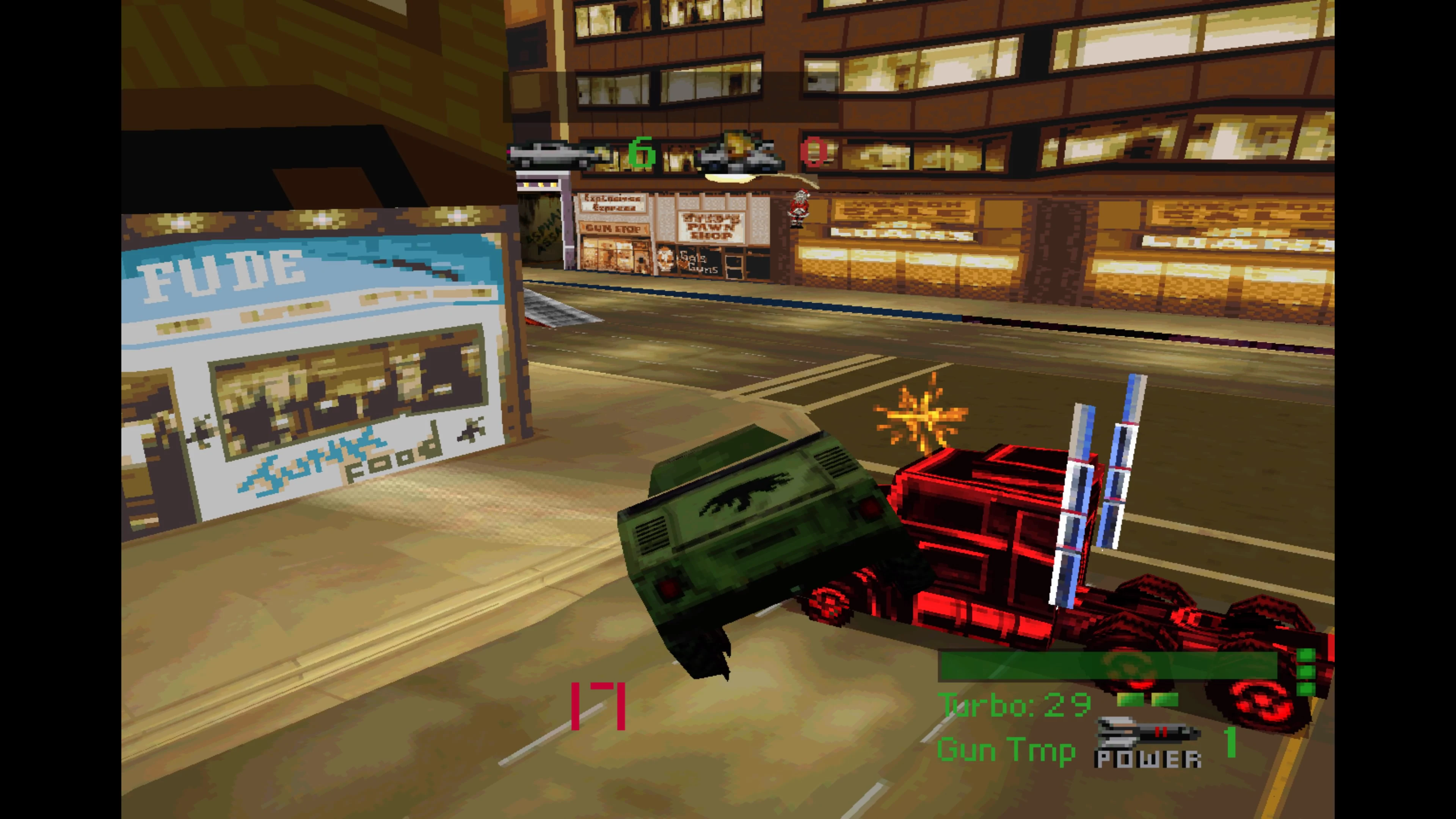Image resolution: width=1456 pixels, height=819 pixels.
Task: Toggle the first green turbo pip
Action: pyautogui.click(x=1130, y=701)
